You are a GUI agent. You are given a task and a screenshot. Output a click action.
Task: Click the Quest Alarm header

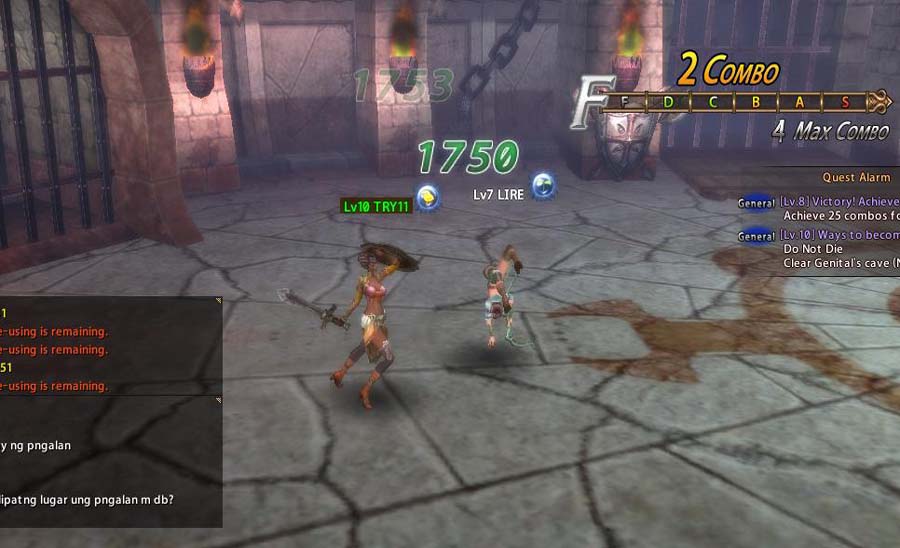pos(856,178)
